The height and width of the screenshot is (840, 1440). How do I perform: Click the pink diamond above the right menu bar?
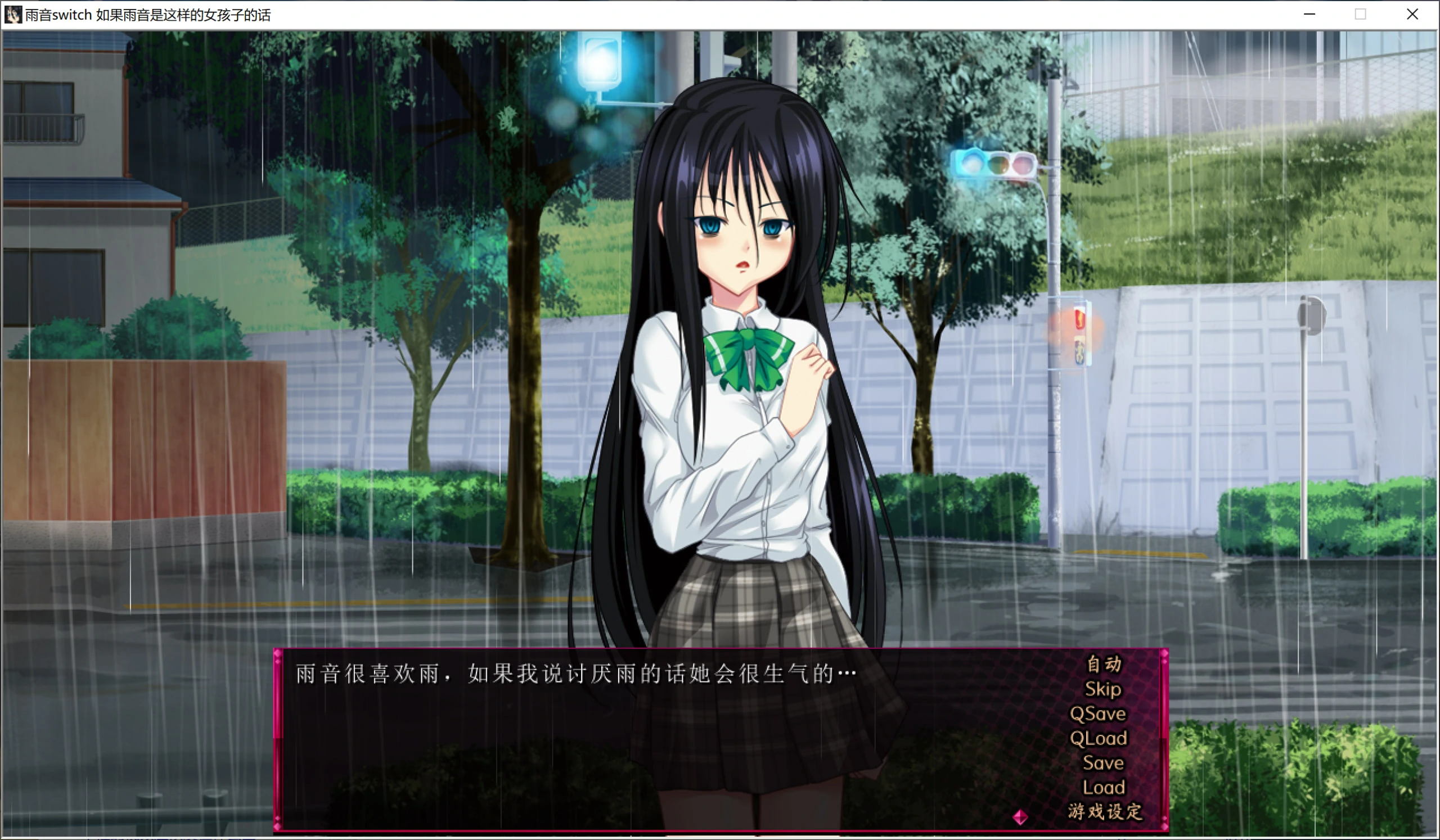[x=1165, y=654]
